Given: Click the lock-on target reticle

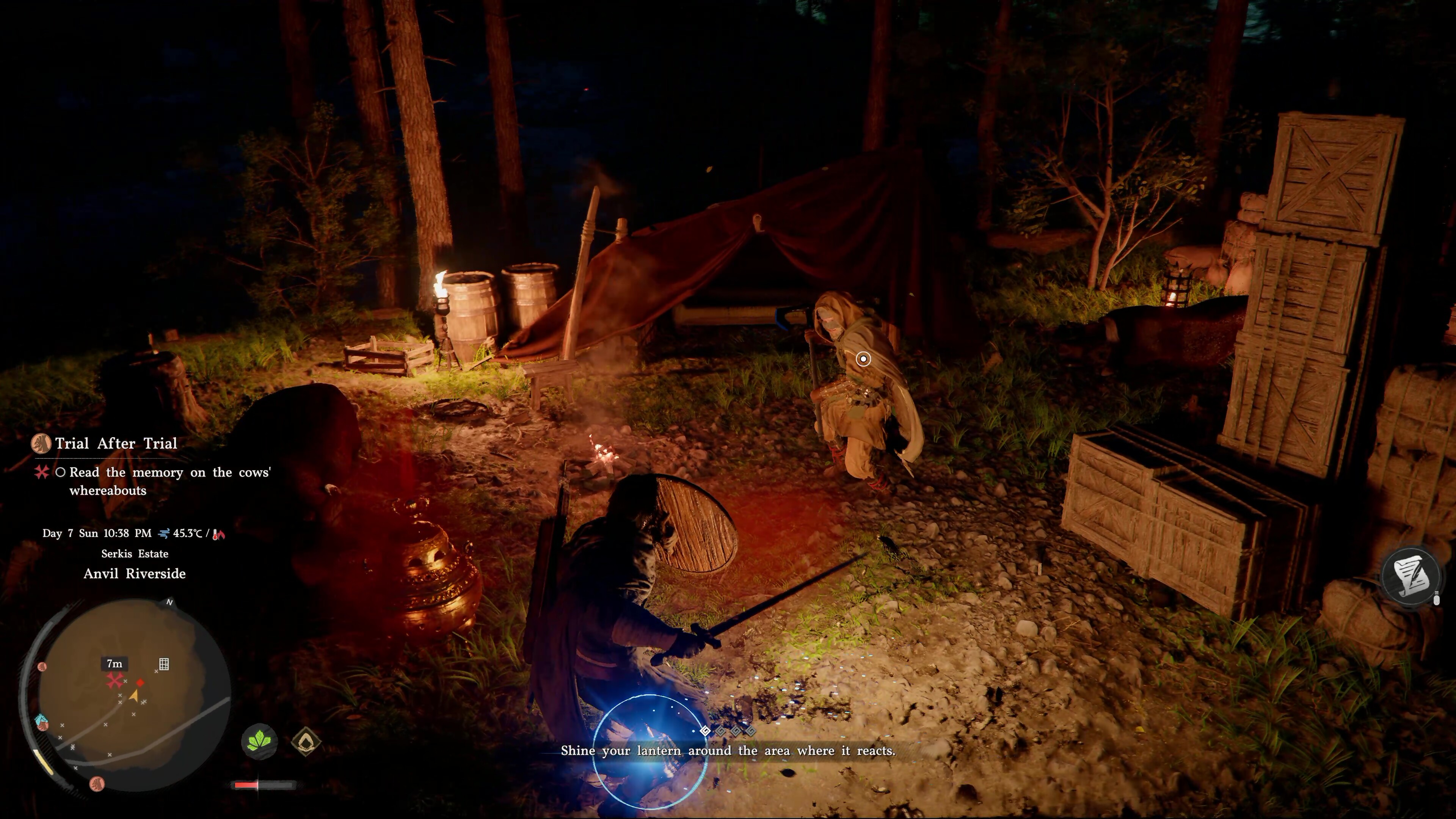Looking at the screenshot, I should pyautogui.click(x=863, y=359).
